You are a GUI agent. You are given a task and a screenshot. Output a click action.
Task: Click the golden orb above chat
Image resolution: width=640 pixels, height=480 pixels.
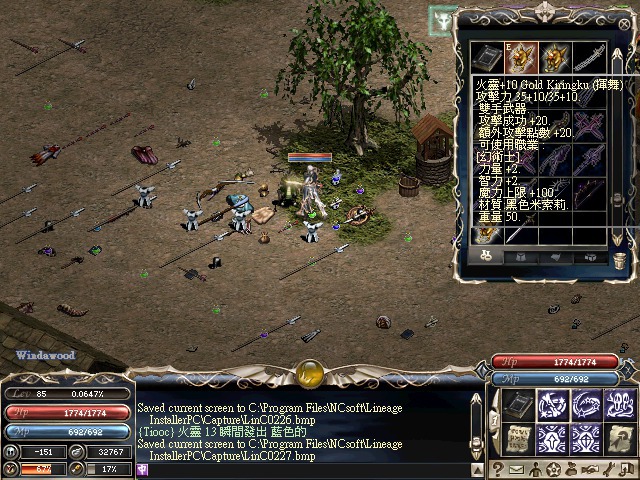click(x=309, y=373)
